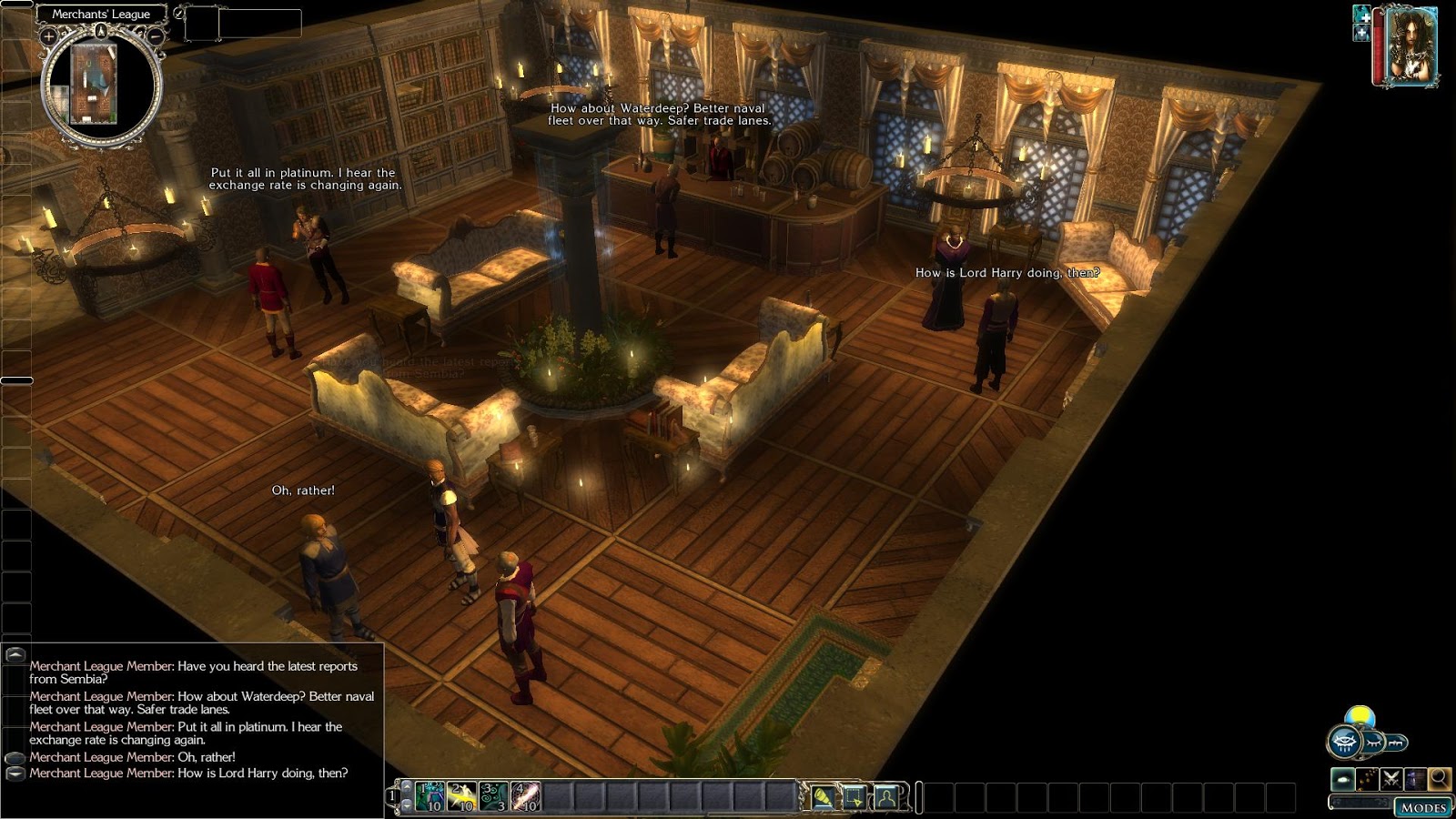Image resolution: width=1456 pixels, height=819 pixels.
Task: Cast the green swirl spell in slot 3
Action: [x=493, y=796]
